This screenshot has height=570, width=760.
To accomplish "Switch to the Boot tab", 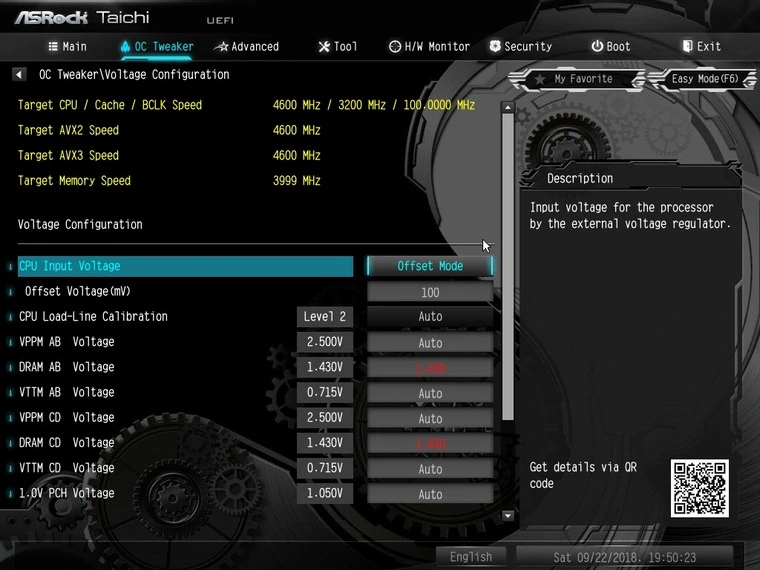I will click(x=610, y=46).
